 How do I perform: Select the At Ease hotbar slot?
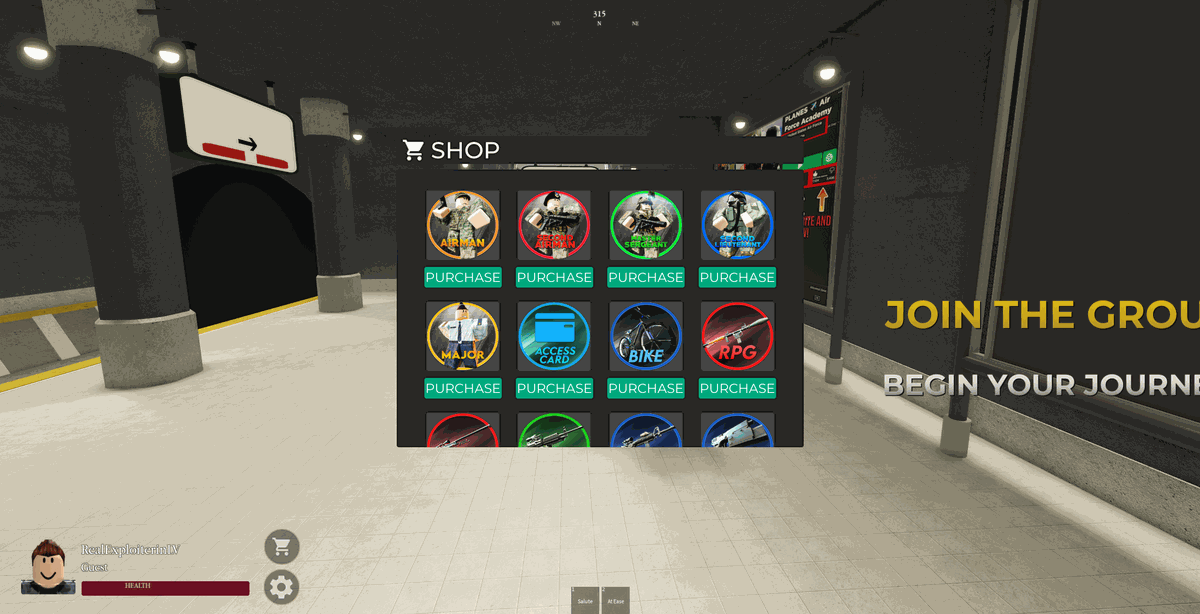click(615, 600)
